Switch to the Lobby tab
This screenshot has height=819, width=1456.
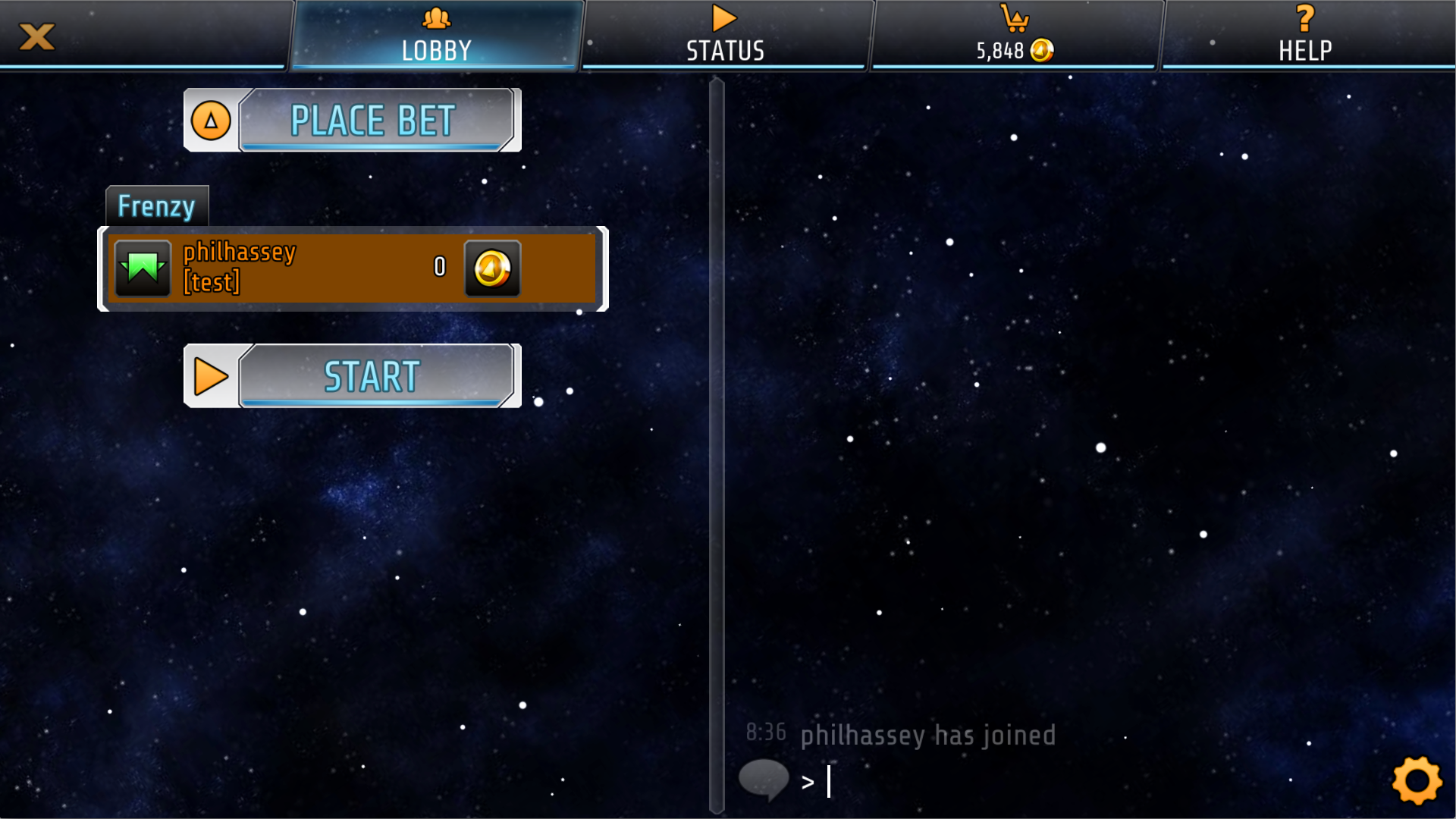coord(436,35)
